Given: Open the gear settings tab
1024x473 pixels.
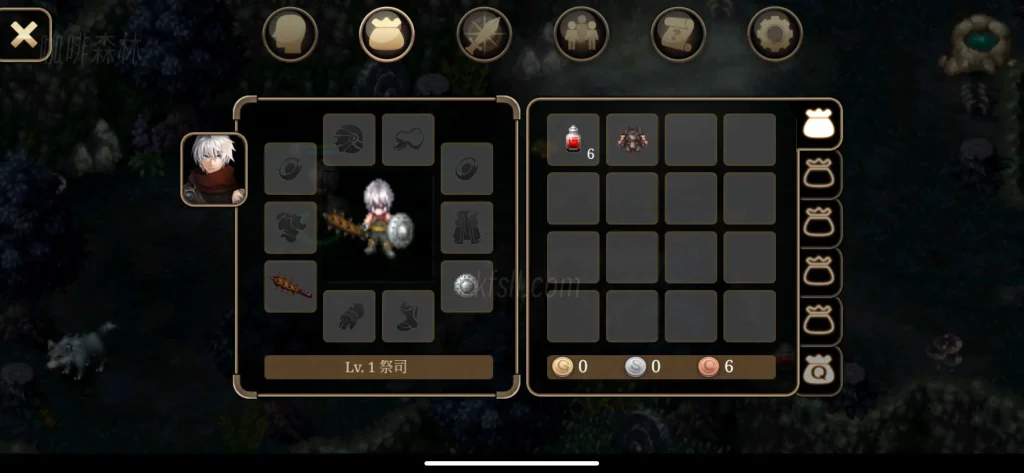Looking at the screenshot, I should pos(775,34).
